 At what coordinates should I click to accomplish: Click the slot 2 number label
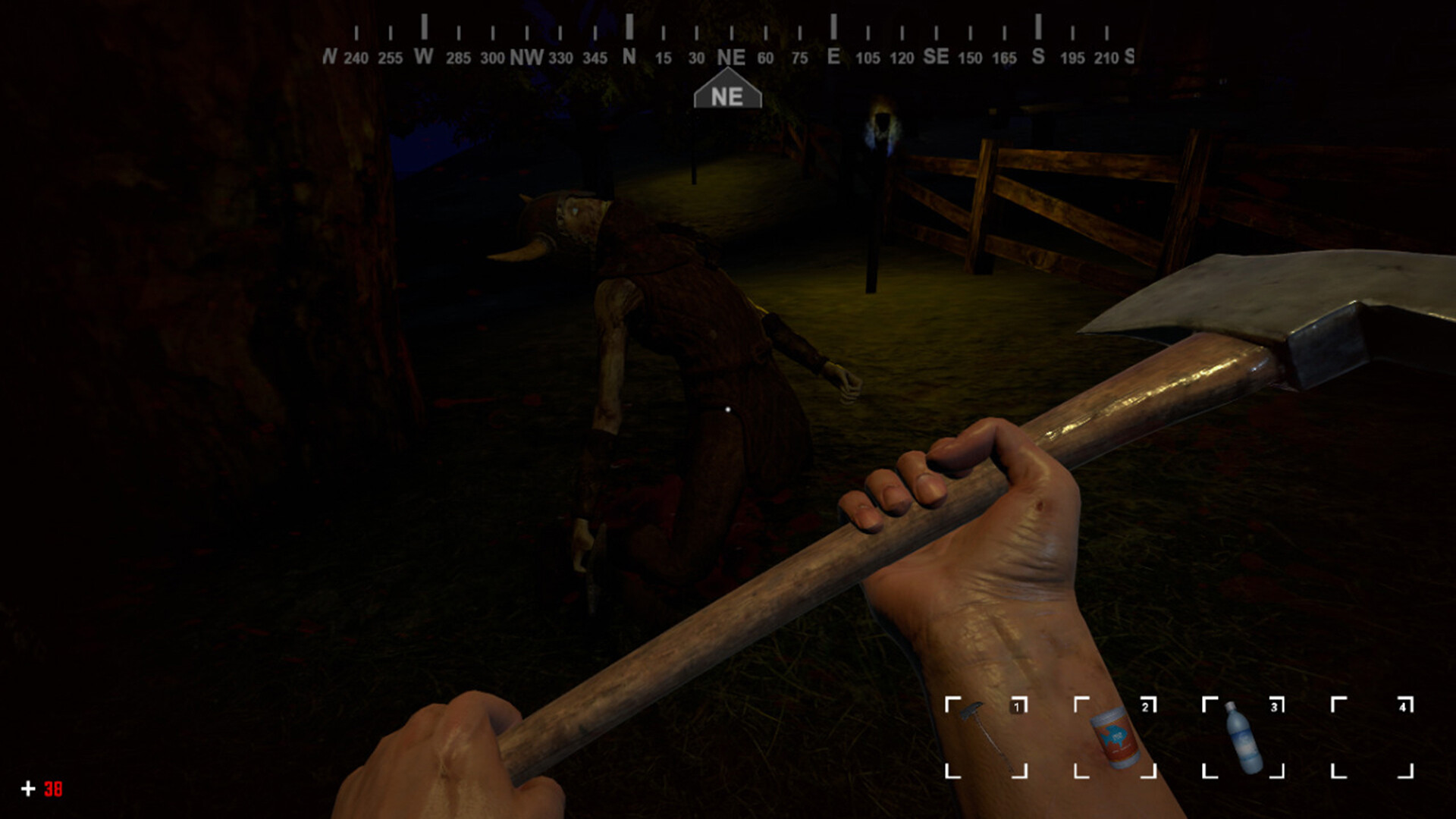[1144, 705]
